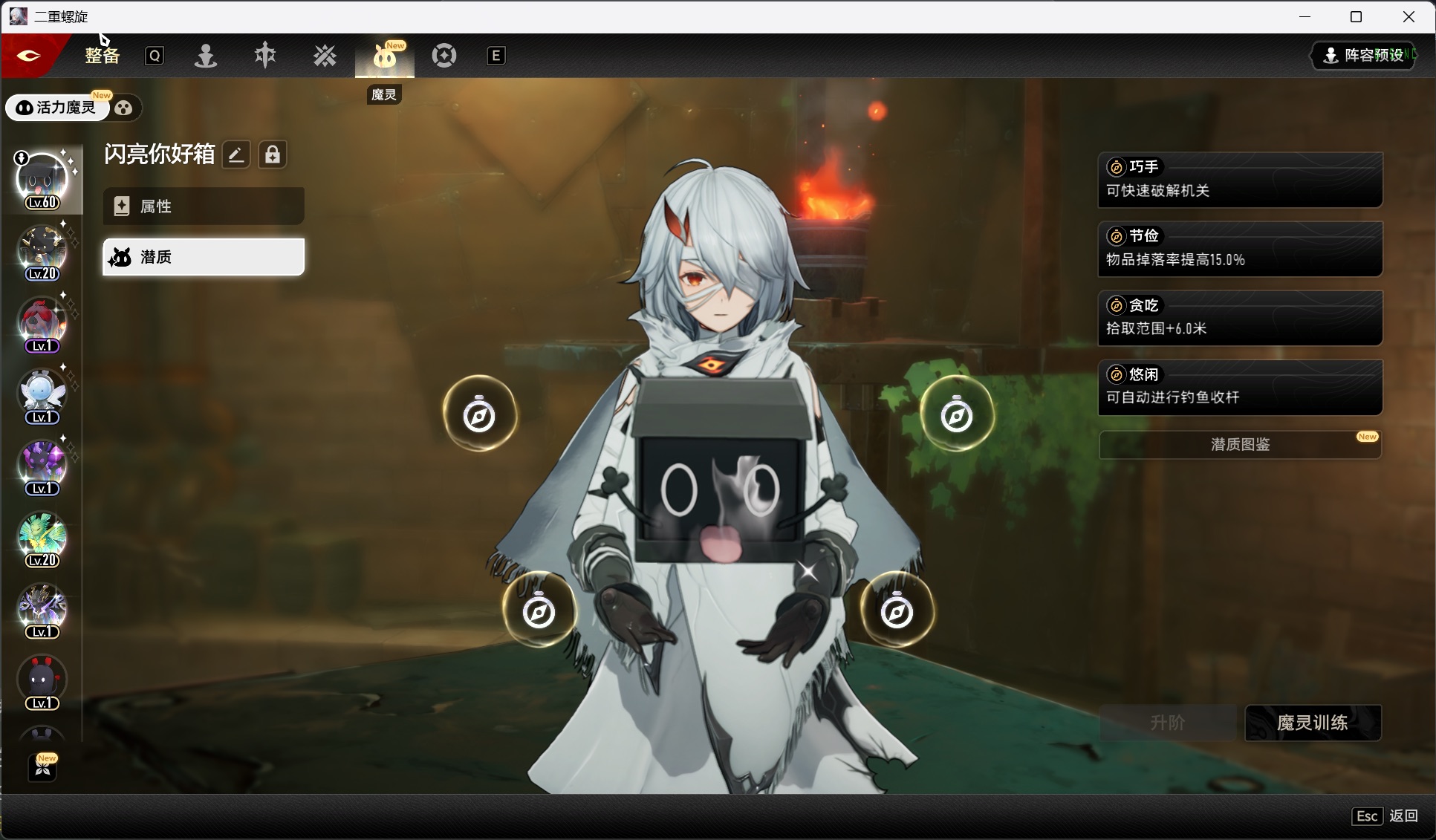Toggle the lock icon beside the name
Screen dimensions: 1436x840
[x=273, y=154]
